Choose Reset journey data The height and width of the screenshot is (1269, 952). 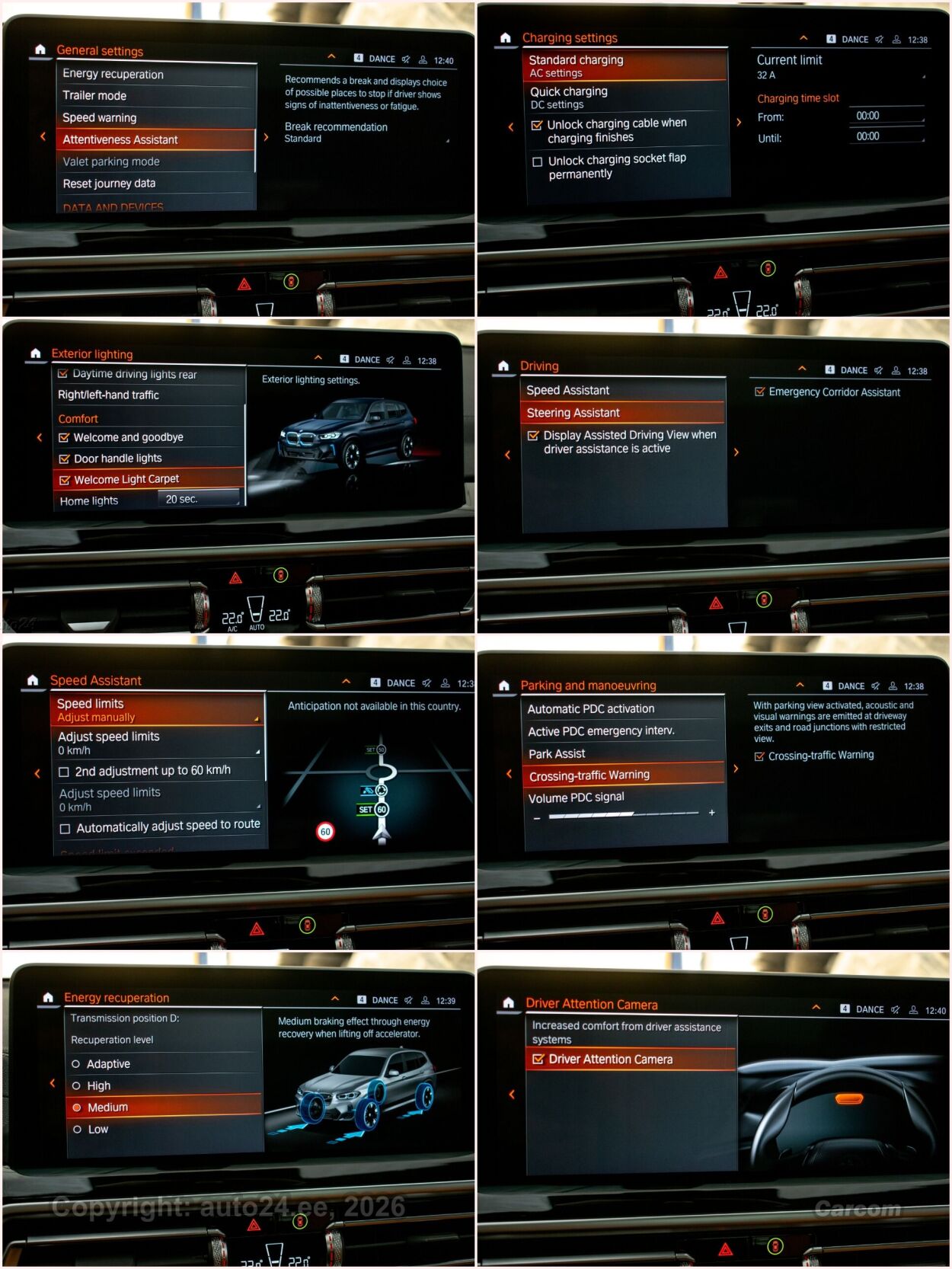click(x=109, y=184)
